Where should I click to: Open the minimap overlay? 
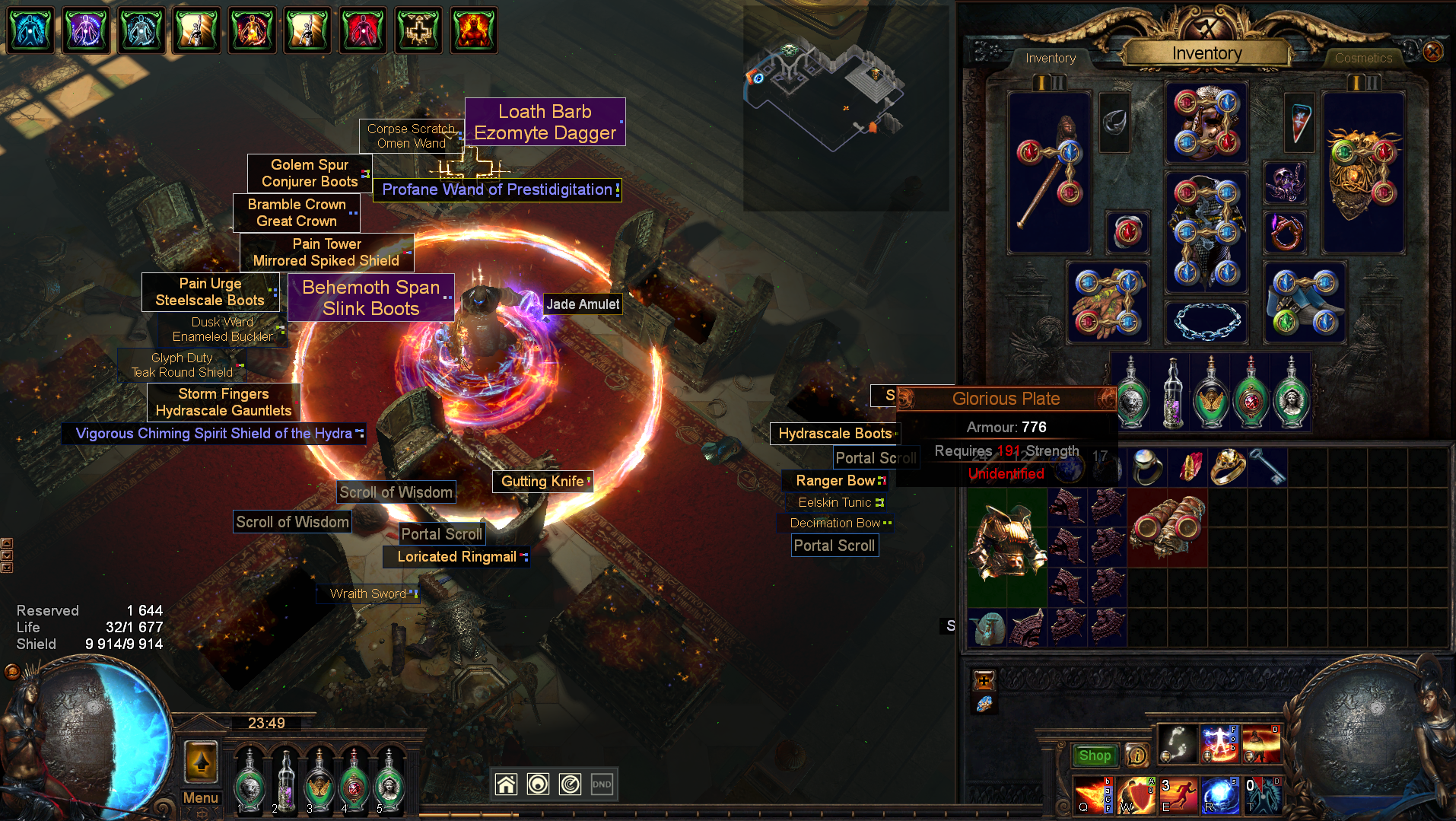(x=845, y=107)
